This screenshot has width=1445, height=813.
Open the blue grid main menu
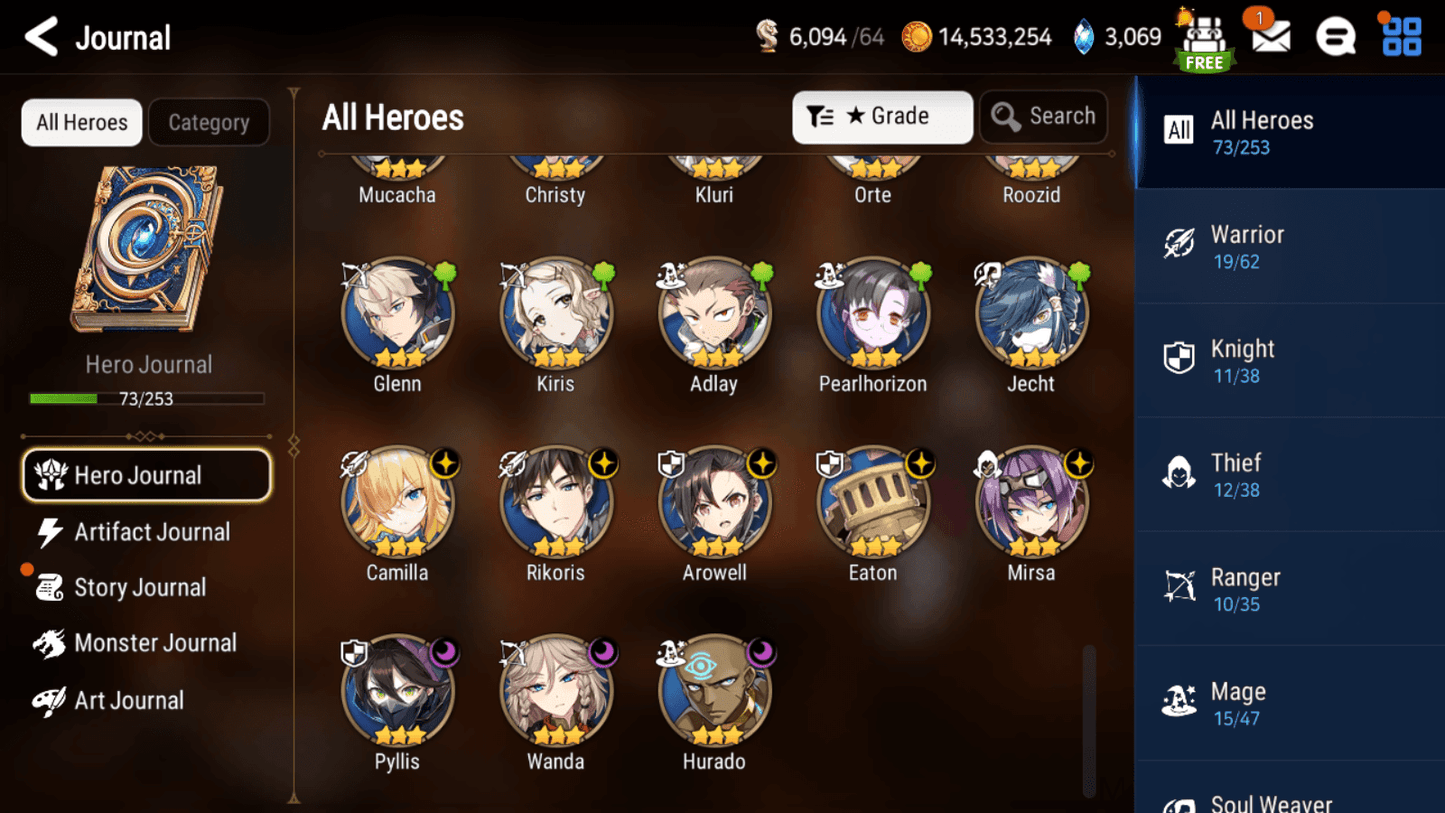[1401, 37]
